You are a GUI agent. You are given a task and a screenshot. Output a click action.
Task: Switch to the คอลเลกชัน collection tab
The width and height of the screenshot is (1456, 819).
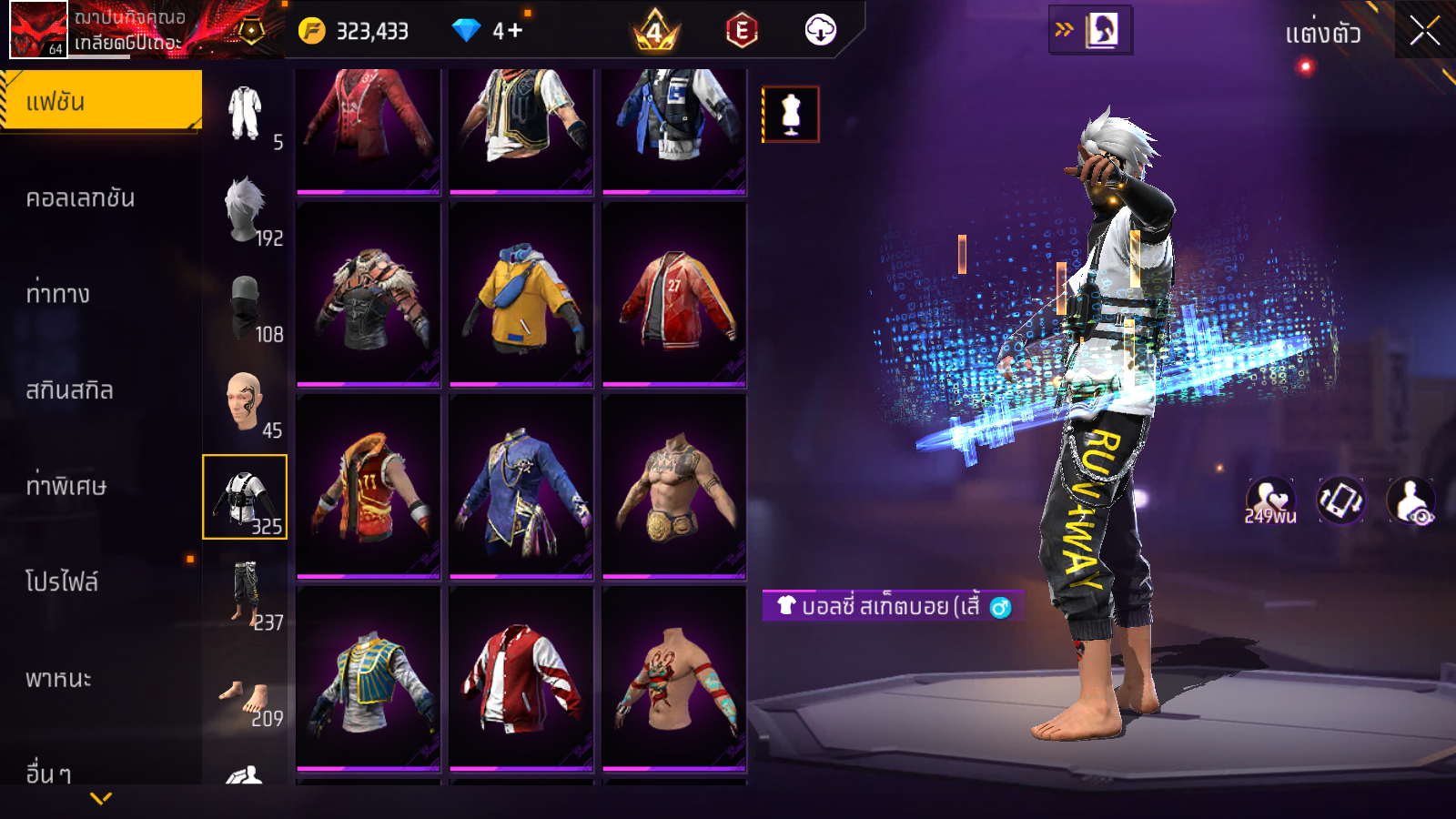(80, 198)
